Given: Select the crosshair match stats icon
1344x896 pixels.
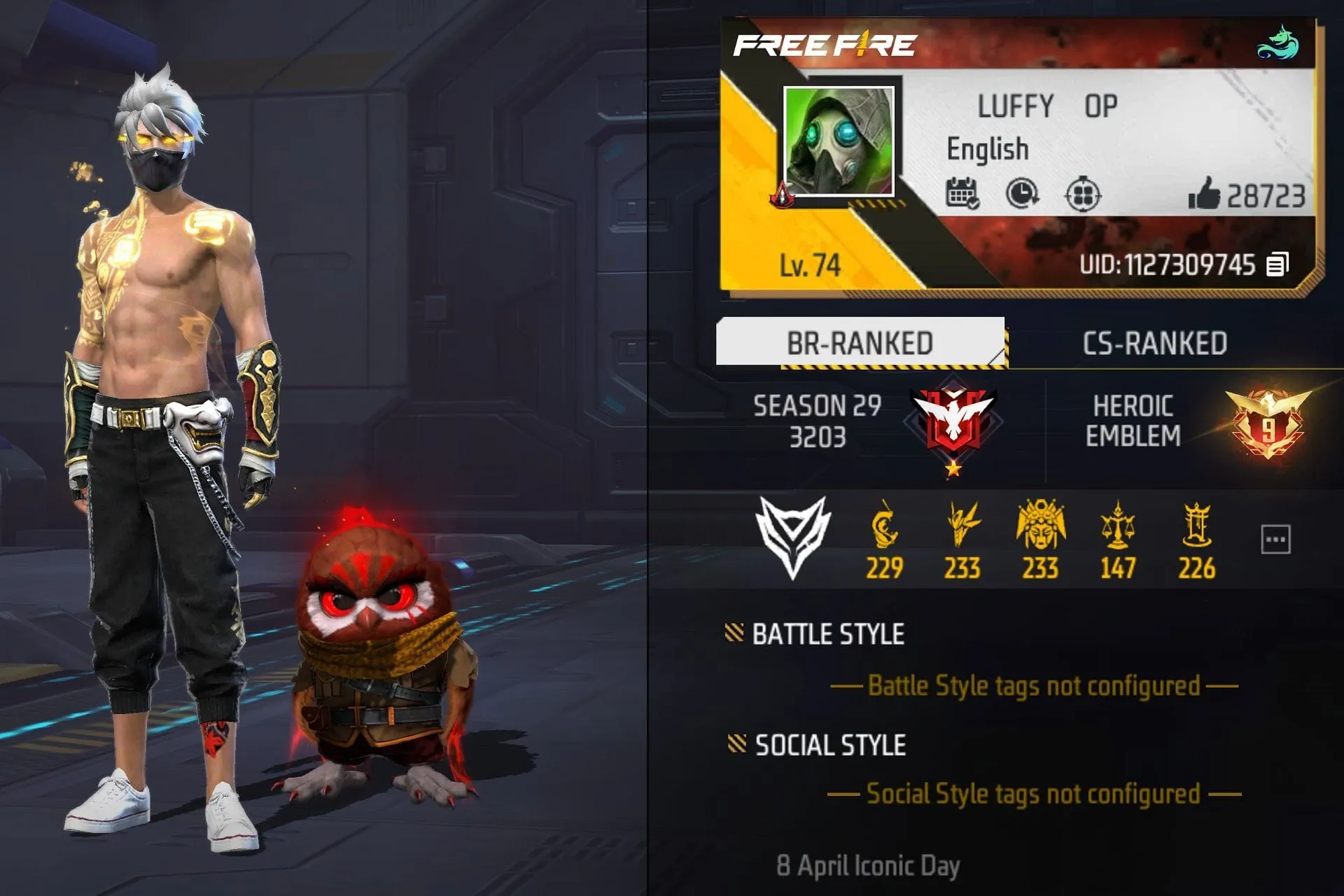Looking at the screenshot, I should coord(1081,193).
